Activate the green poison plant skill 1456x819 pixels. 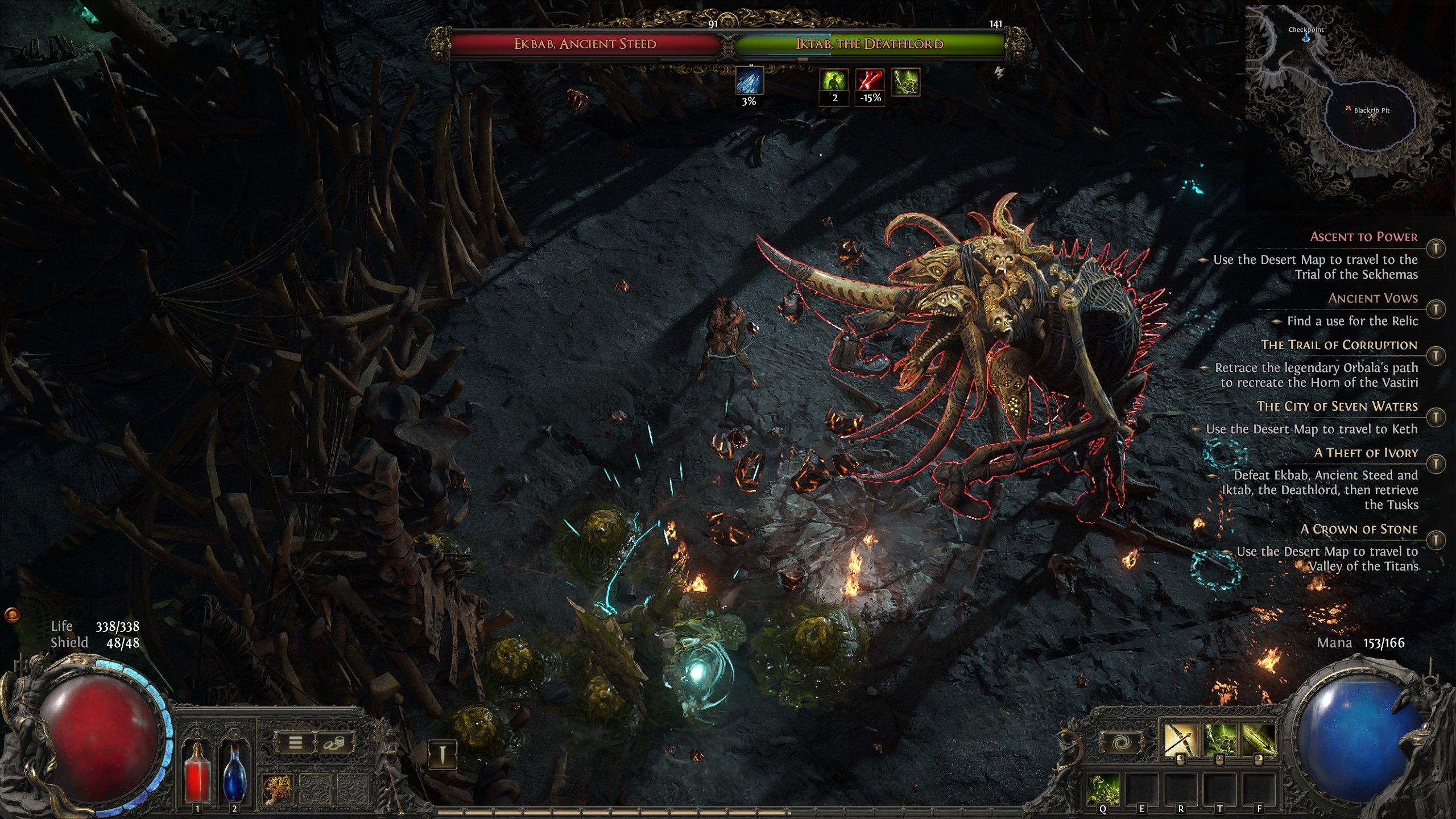tap(1219, 739)
